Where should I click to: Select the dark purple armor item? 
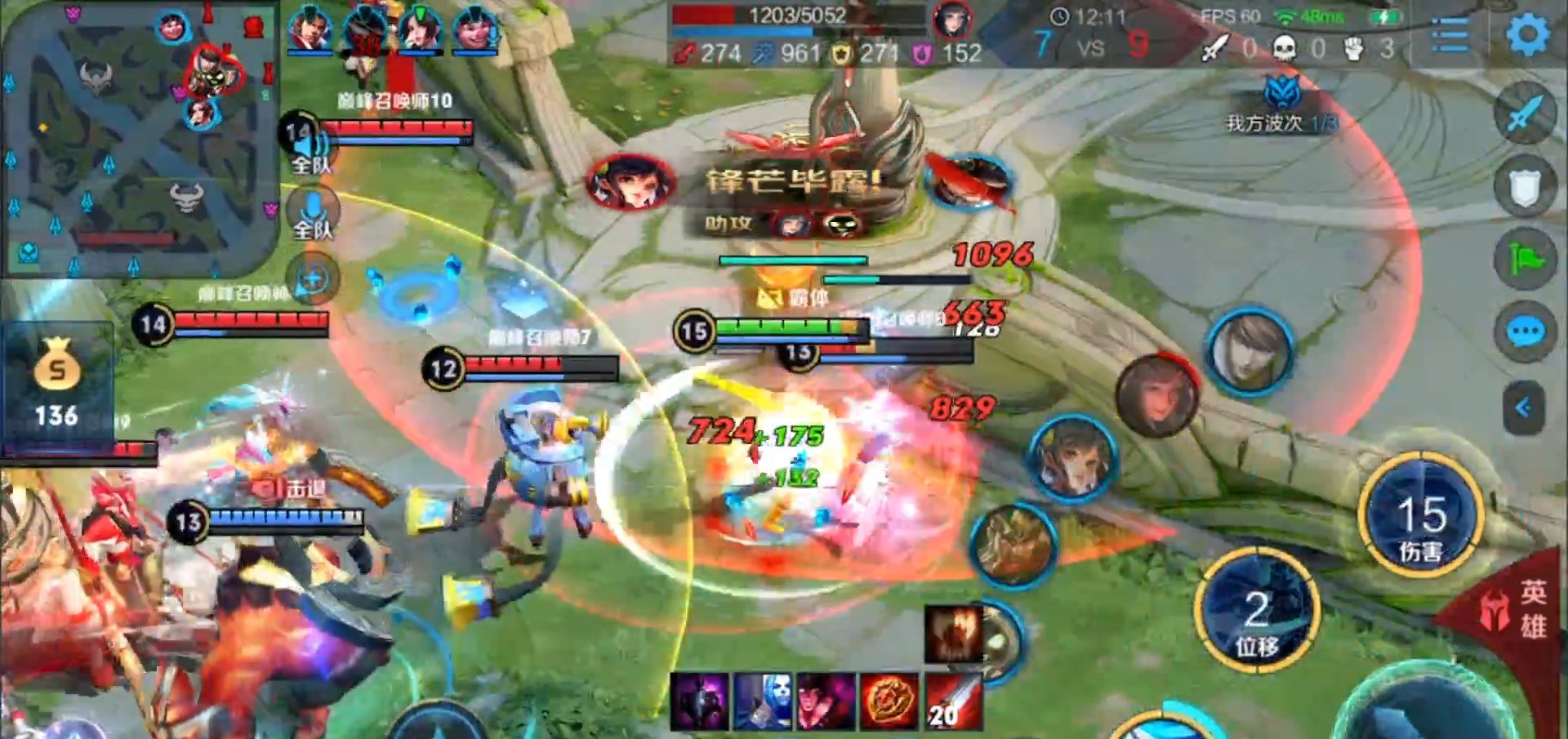pos(699,701)
